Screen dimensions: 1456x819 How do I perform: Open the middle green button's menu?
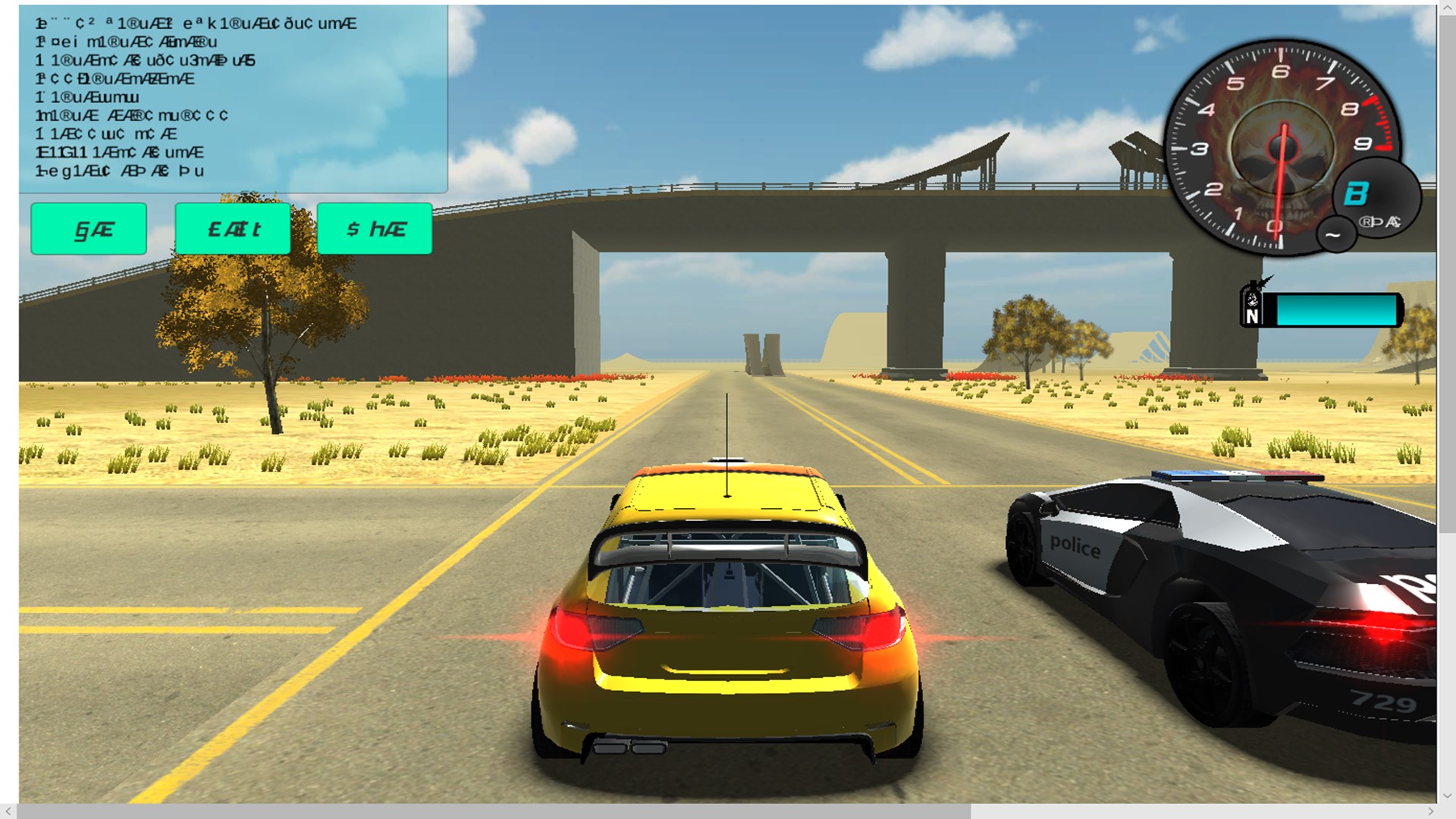coord(232,228)
